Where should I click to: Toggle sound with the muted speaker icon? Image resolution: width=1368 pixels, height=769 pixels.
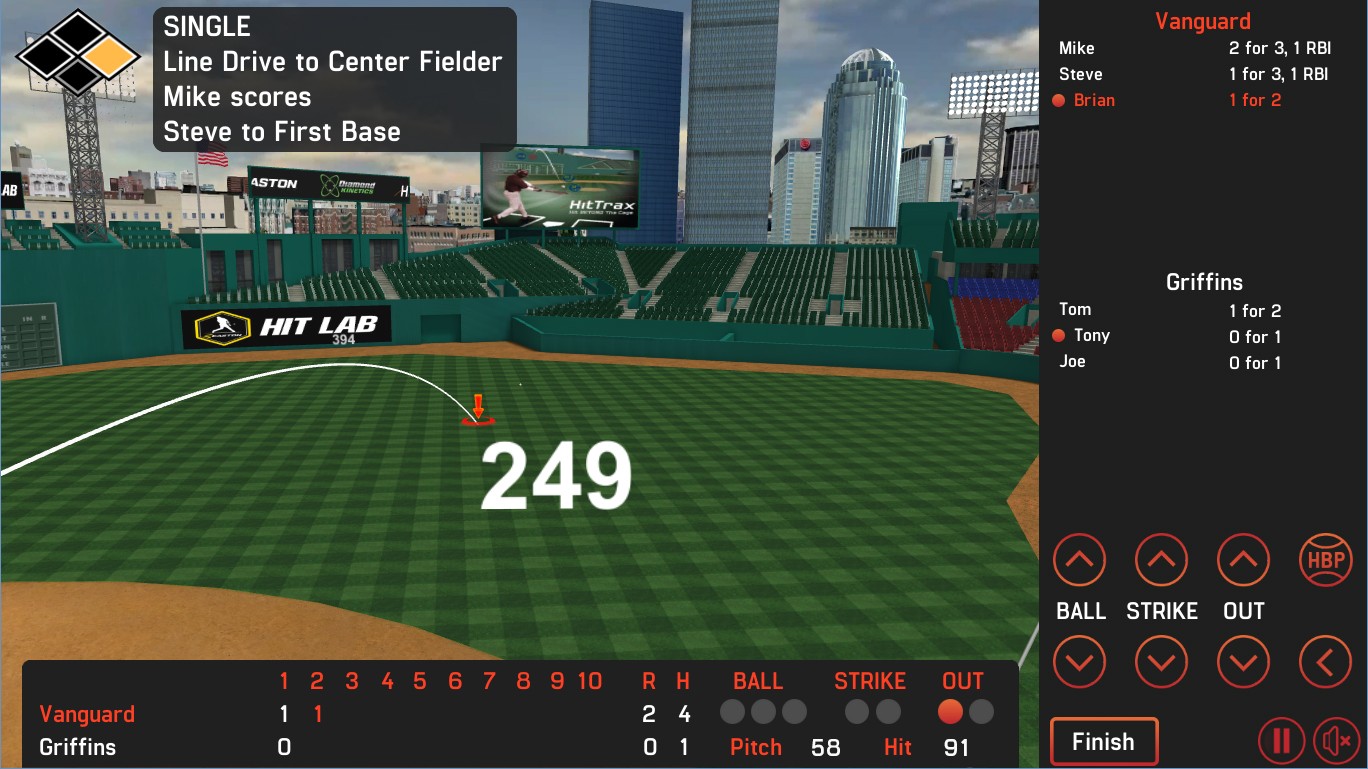1337,742
